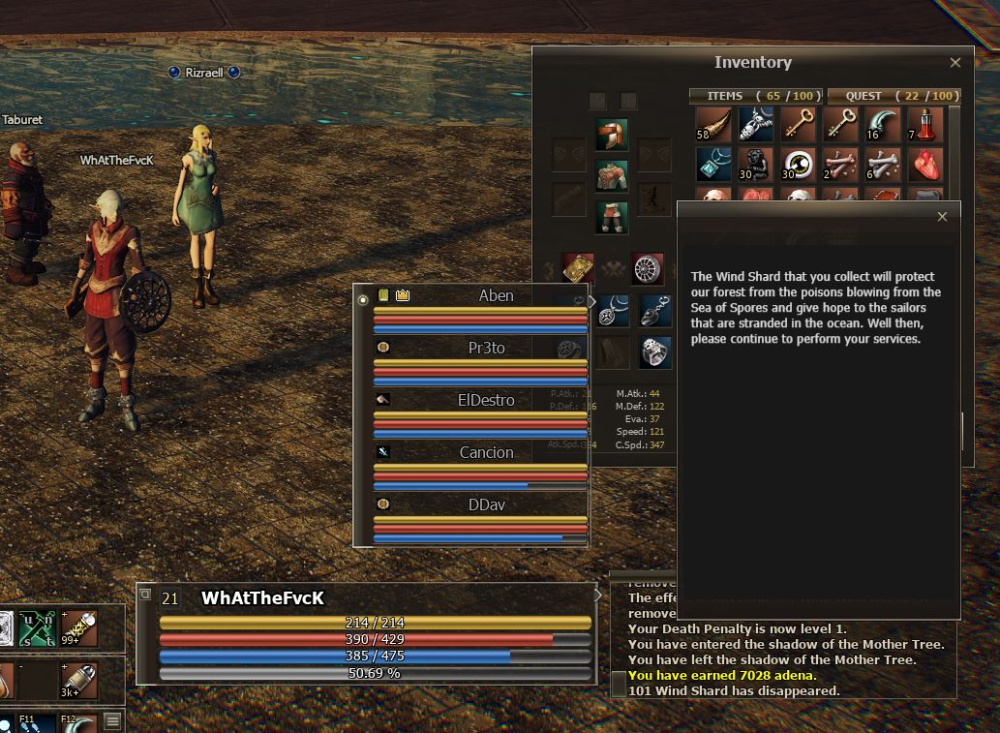Select the equipped orange helmet slot
The width and height of the screenshot is (1000, 733).
[x=611, y=134]
